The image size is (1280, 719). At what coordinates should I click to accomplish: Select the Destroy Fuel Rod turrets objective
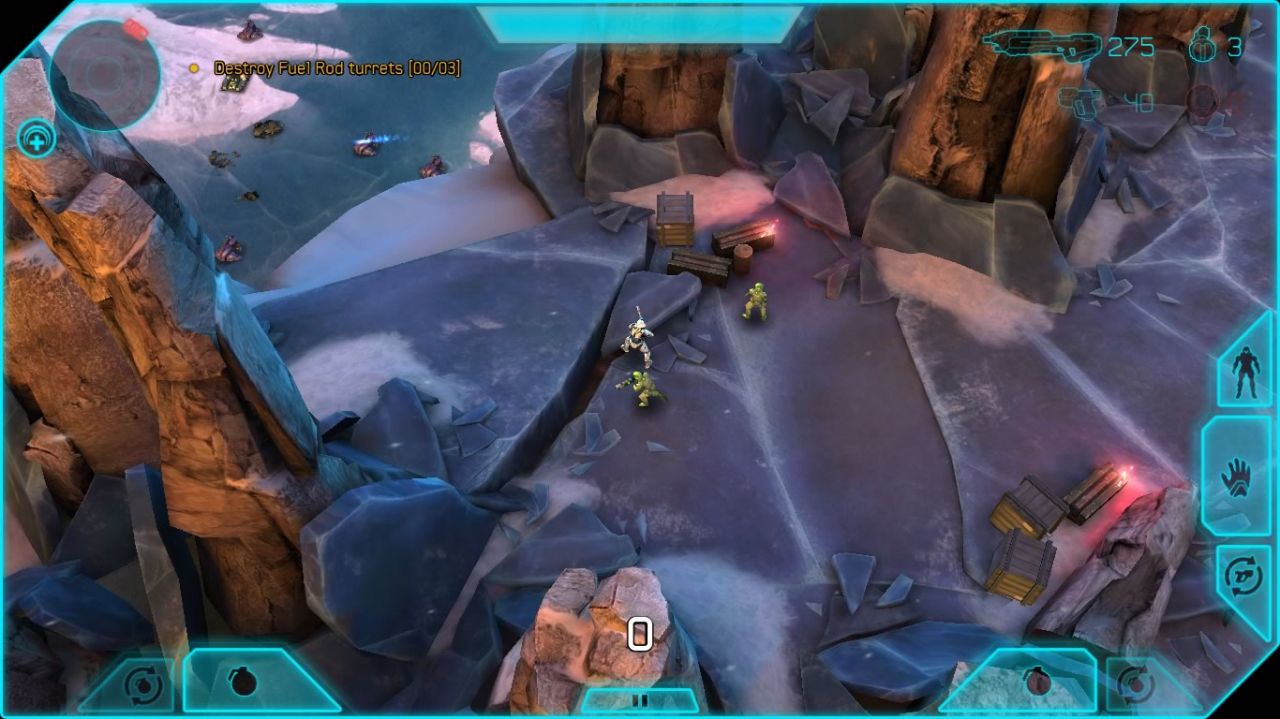click(336, 68)
